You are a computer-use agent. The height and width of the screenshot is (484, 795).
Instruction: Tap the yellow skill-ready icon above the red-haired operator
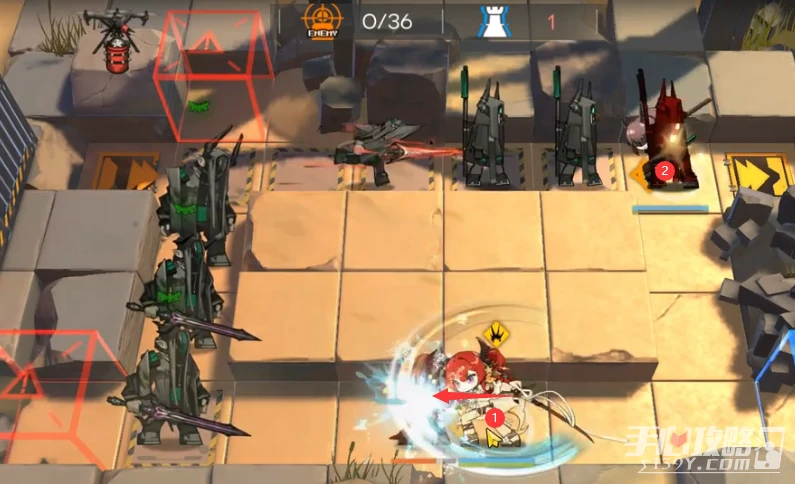tap(493, 333)
